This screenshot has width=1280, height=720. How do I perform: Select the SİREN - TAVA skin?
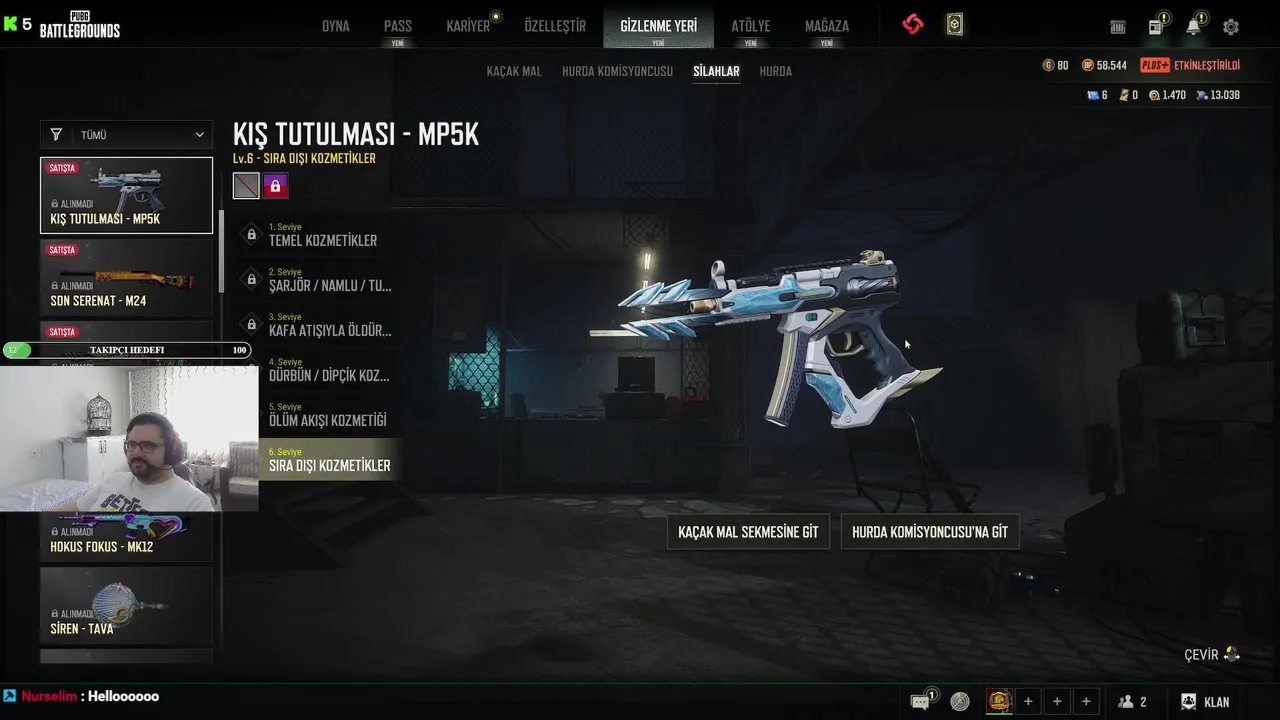click(x=127, y=606)
